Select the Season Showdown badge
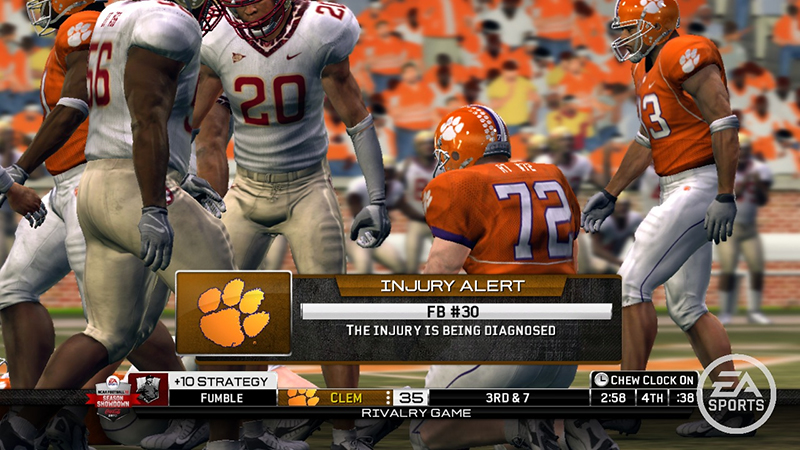This screenshot has width=800, height=450. click(112, 393)
